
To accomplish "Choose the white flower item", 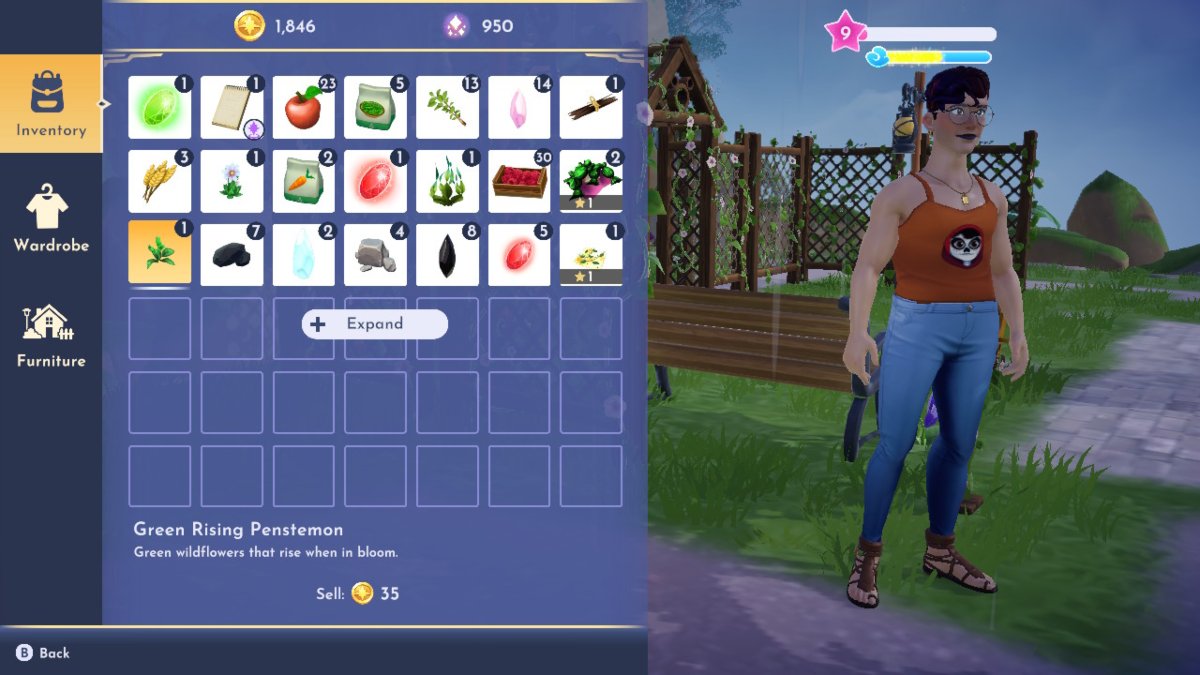I will pos(232,181).
